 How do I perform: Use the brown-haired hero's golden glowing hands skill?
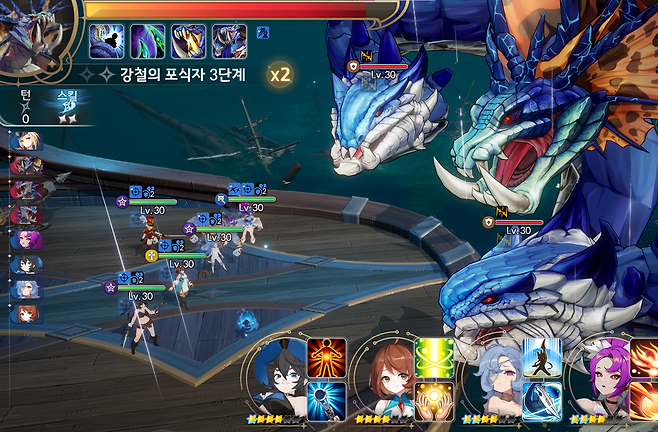pyautogui.click(x=434, y=399)
